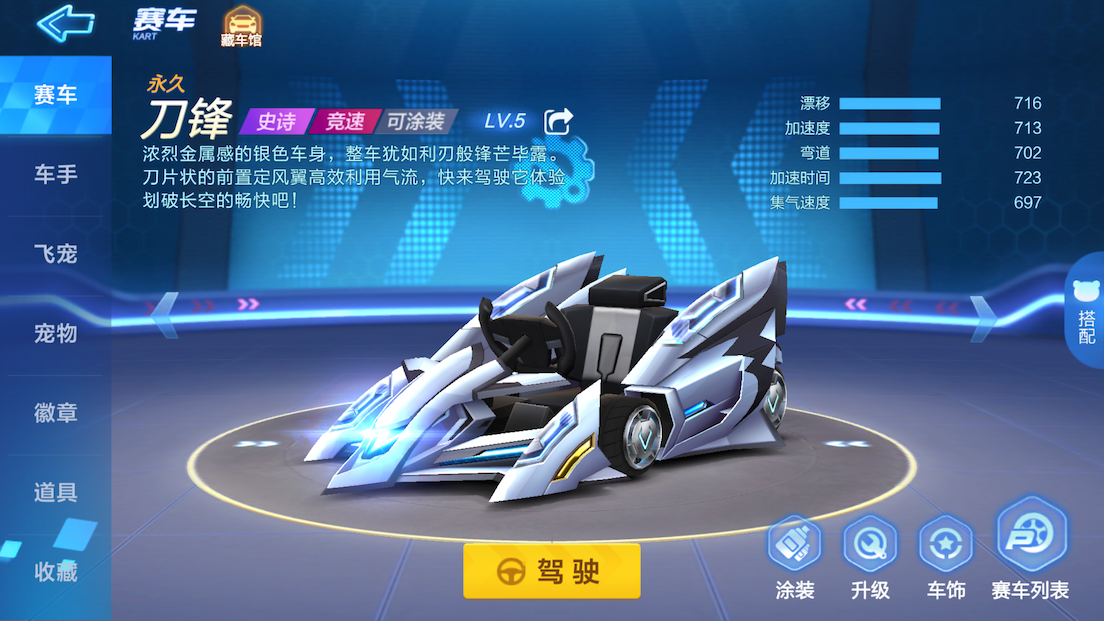1104x621 pixels.
Task: Click the share icon beside LV.5
Action: pyautogui.click(x=558, y=122)
